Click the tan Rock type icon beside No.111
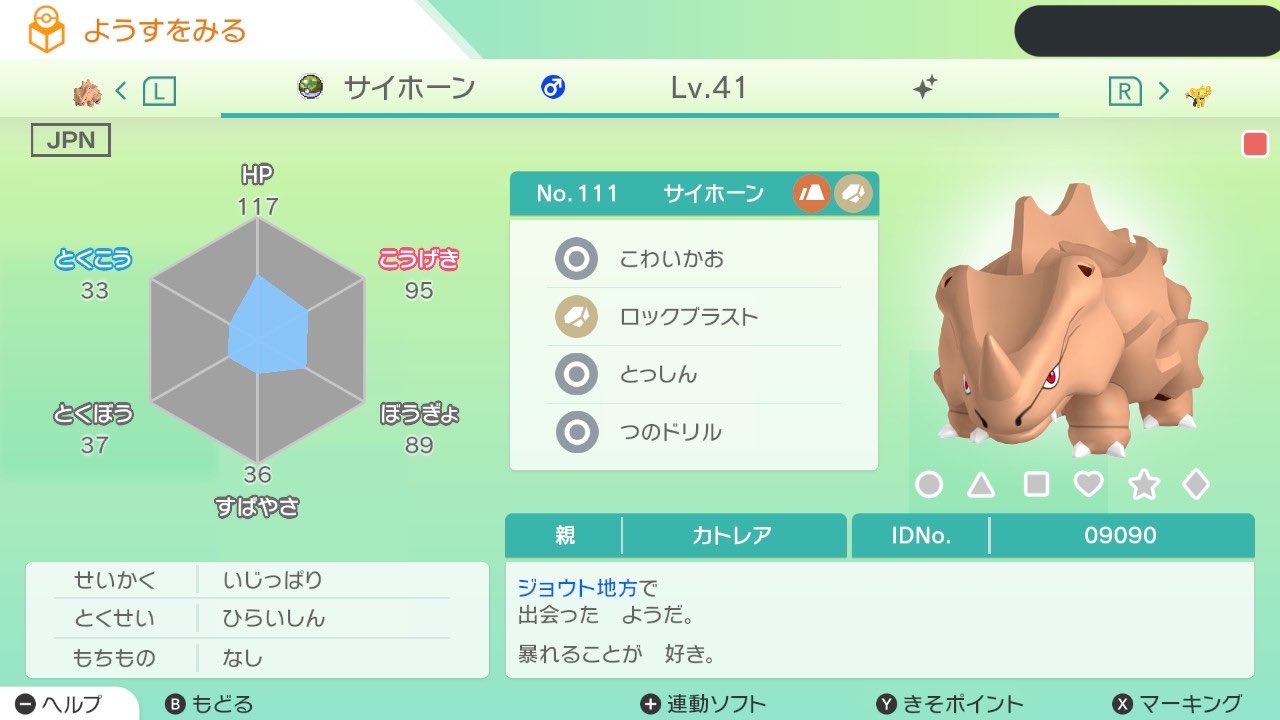Screen dimensions: 1280x720 pos(851,193)
